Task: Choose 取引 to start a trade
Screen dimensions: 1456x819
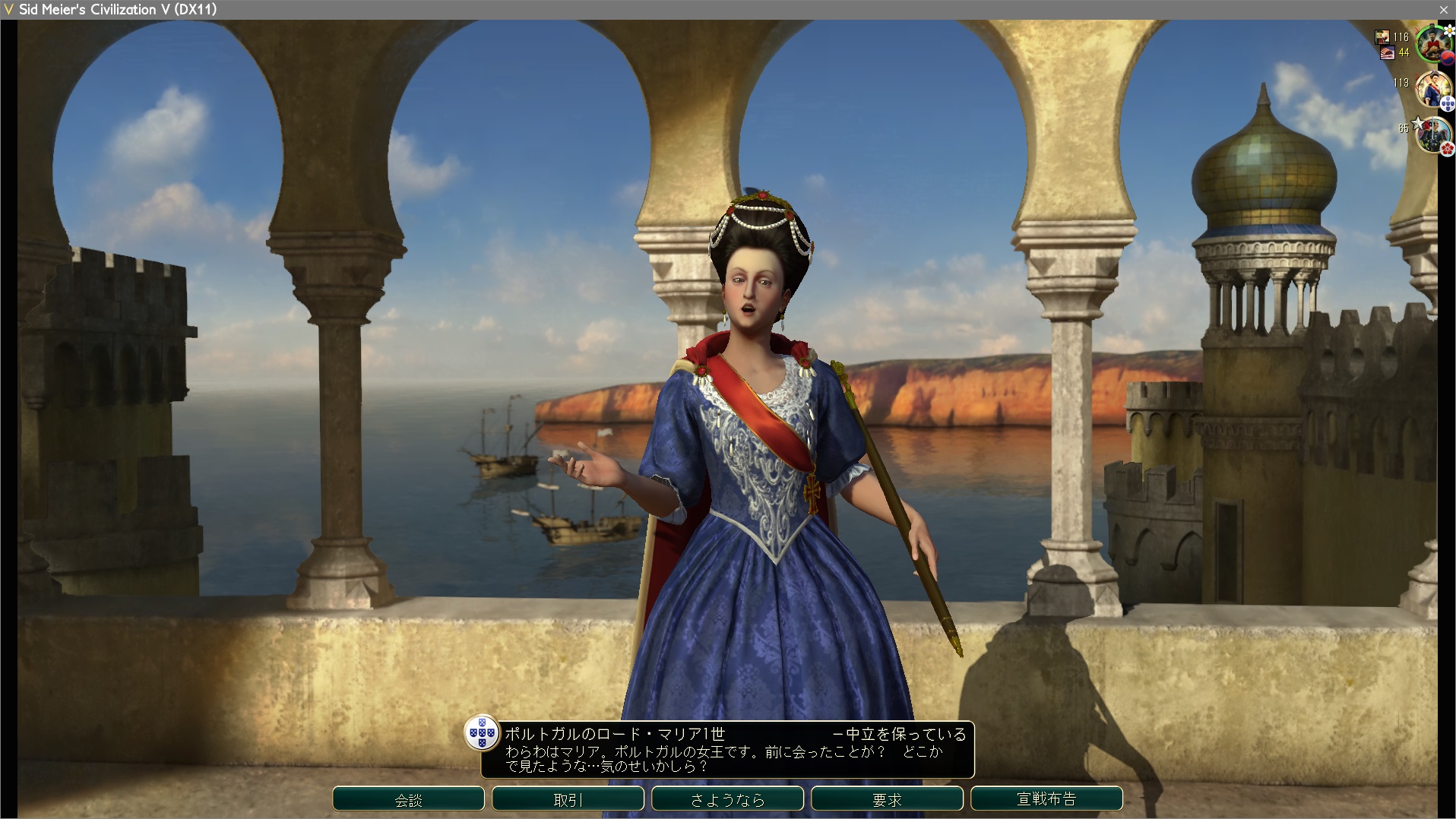Action: pos(568,799)
